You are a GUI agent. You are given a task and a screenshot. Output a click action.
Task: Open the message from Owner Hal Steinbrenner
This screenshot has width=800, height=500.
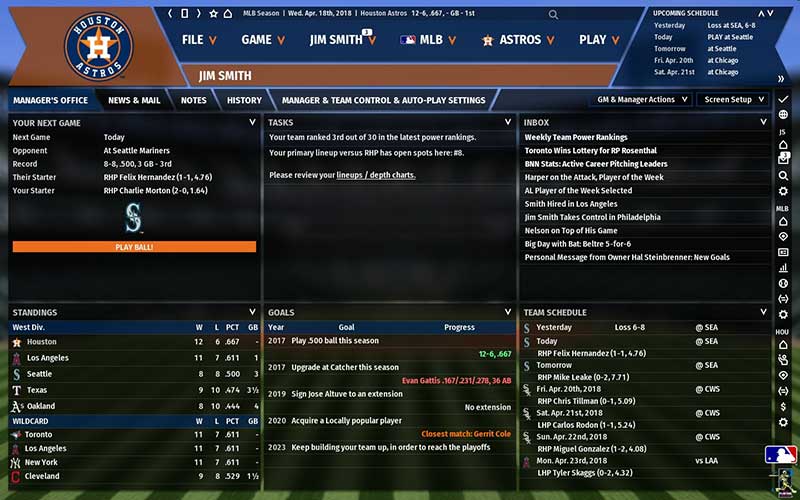(627, 257)
